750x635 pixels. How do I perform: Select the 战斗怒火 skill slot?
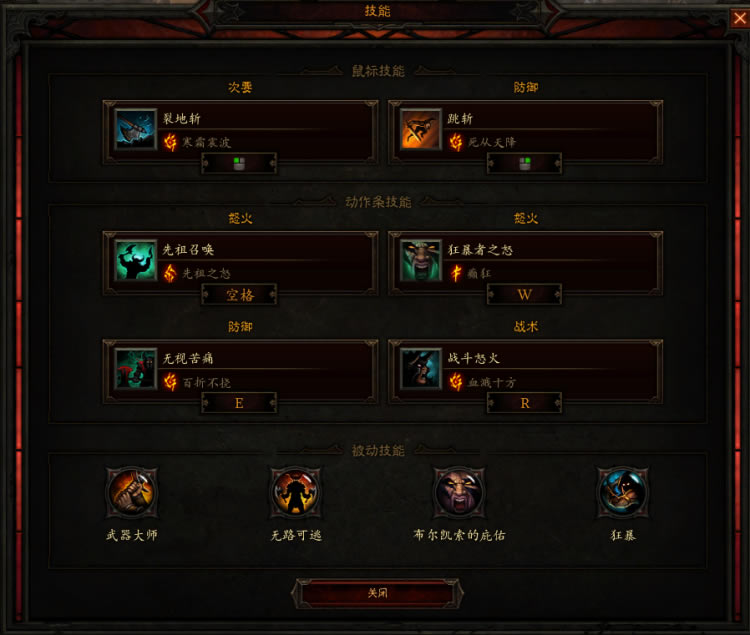point(525,368)
